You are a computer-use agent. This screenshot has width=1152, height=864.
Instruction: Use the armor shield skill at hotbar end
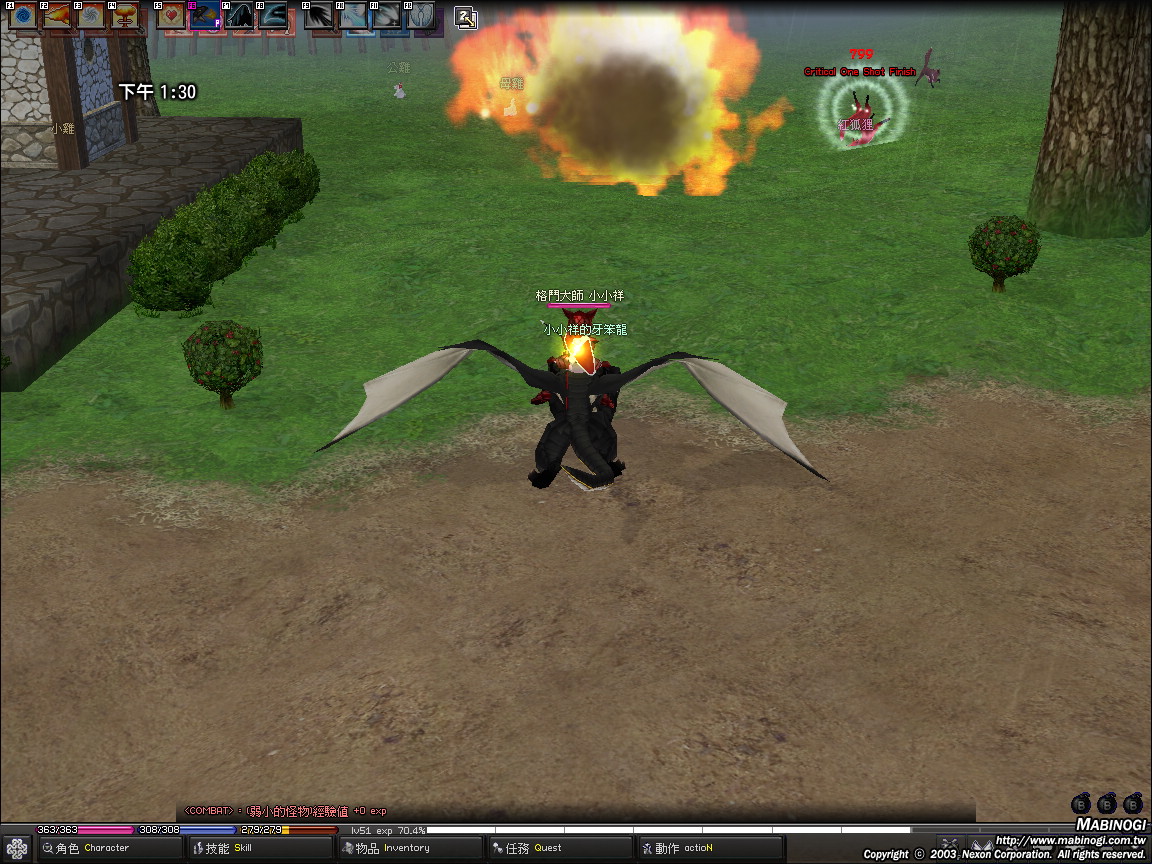[421, 16]
